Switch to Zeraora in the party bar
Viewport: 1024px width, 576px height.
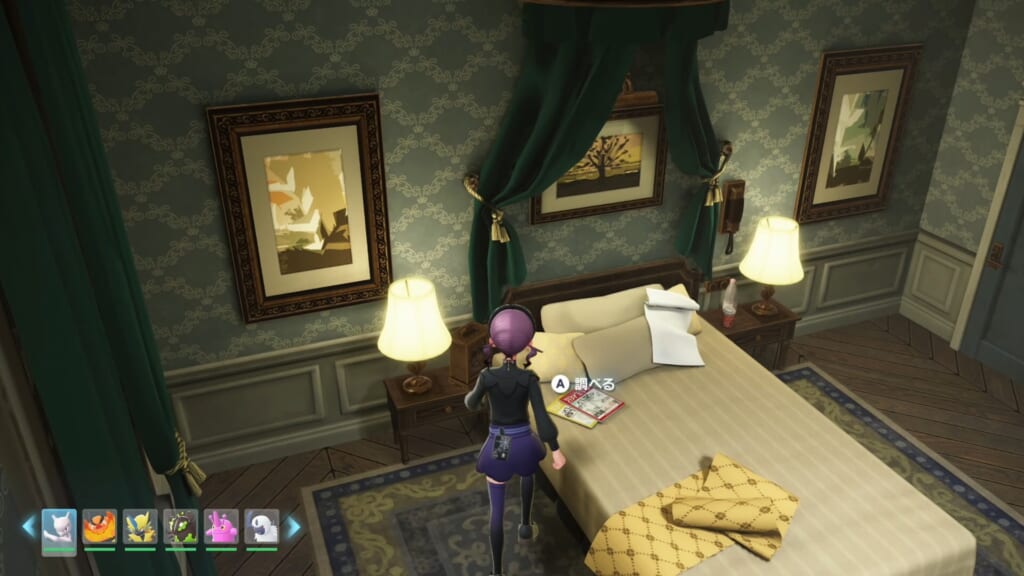click(x=140, y=527)
